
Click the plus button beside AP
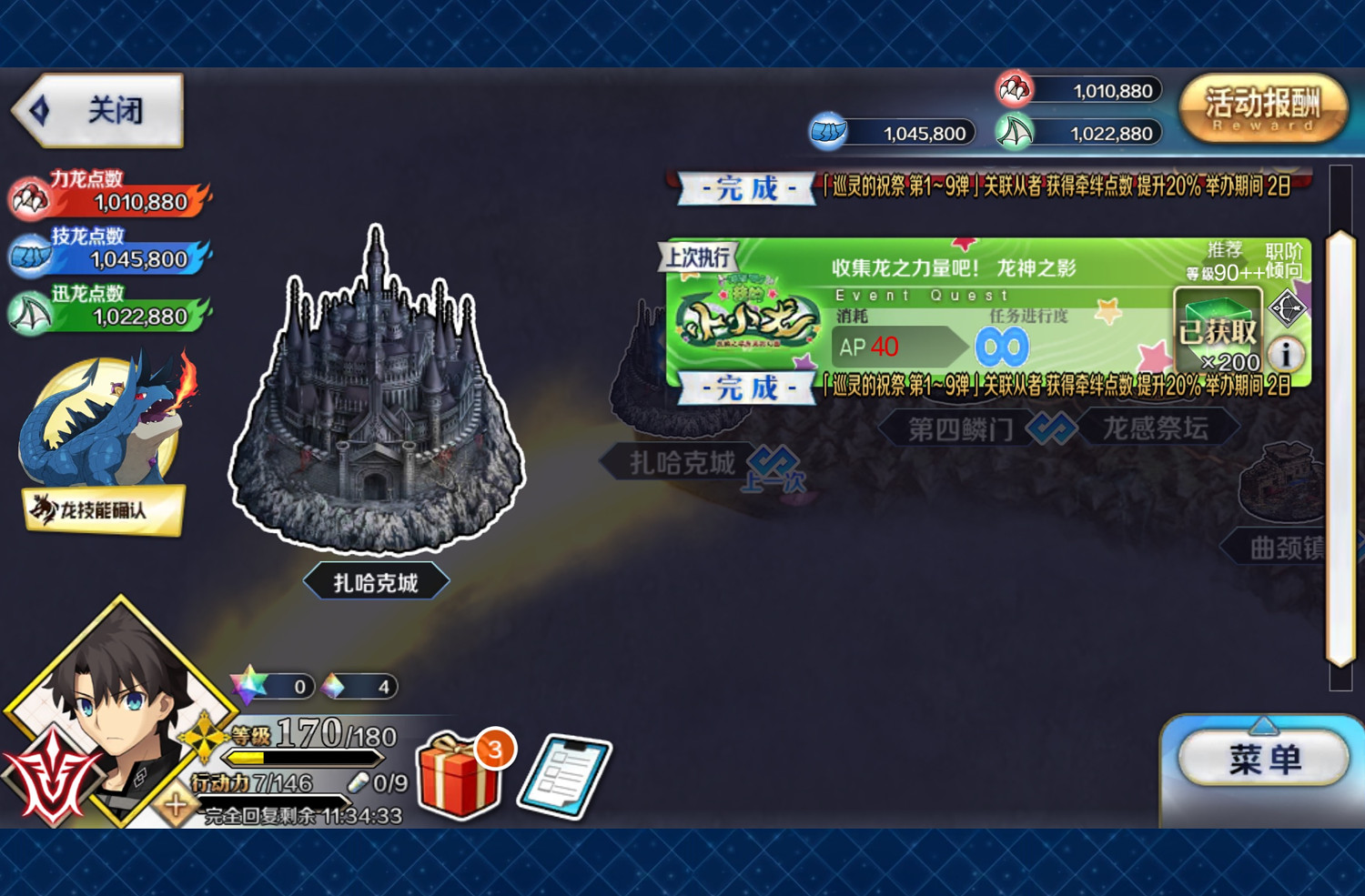(176, 803)
